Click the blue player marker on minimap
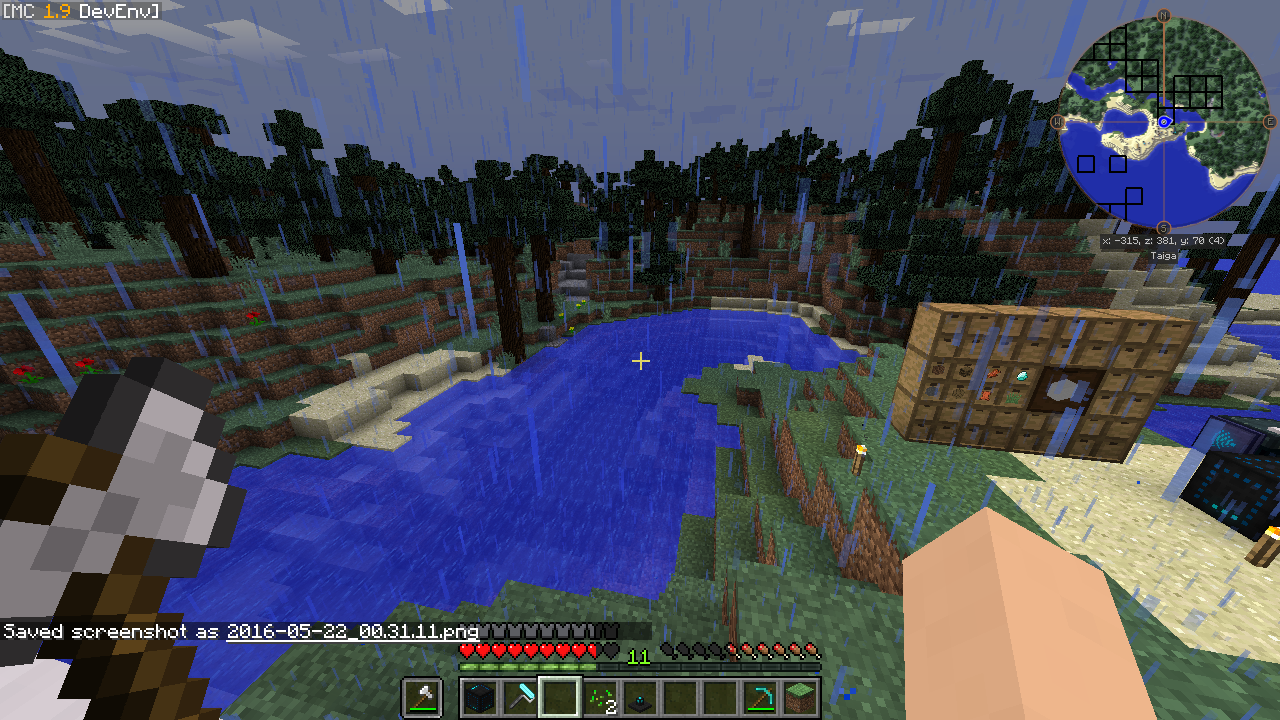The image size is (1280, 720). (1165, 122)
